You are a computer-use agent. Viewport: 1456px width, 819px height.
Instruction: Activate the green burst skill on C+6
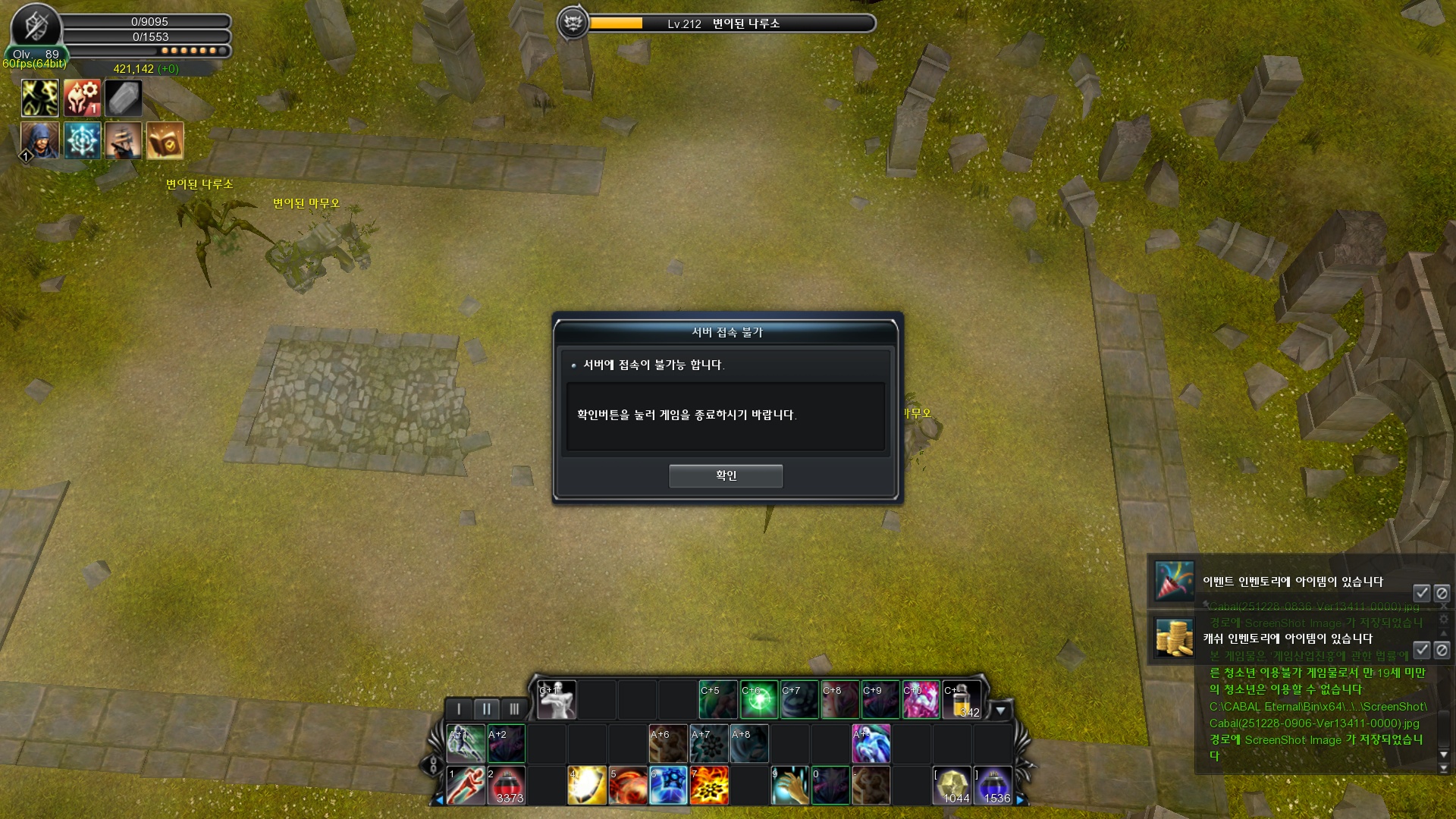758,700
